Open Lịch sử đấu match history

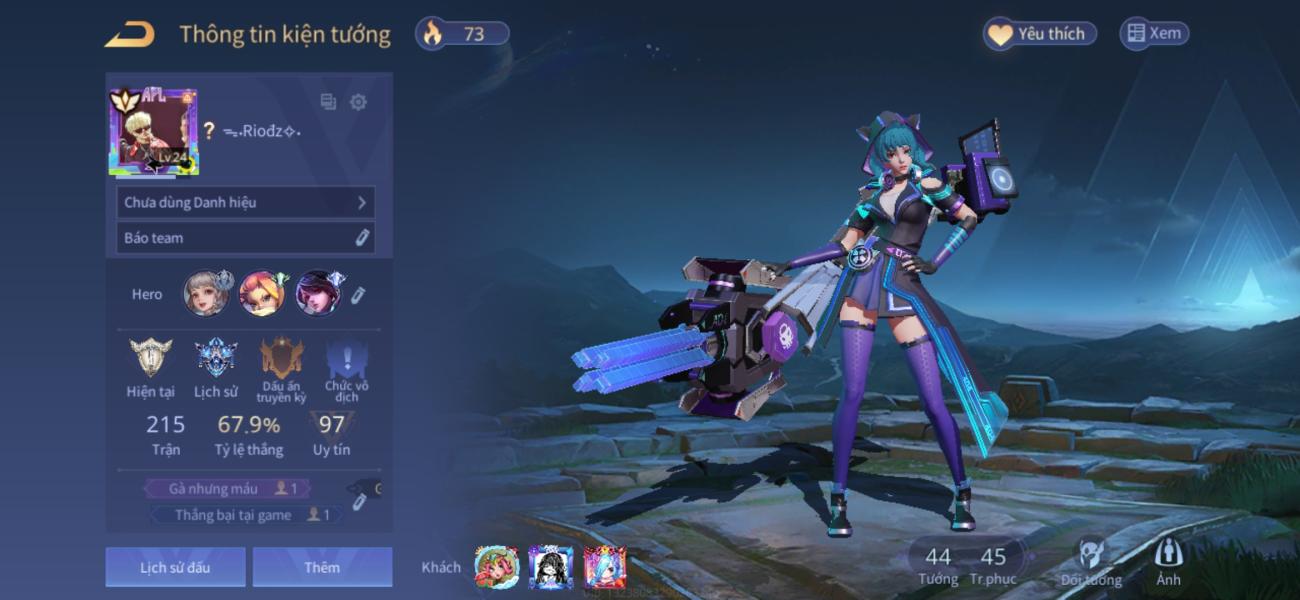[x=175, y=567]
